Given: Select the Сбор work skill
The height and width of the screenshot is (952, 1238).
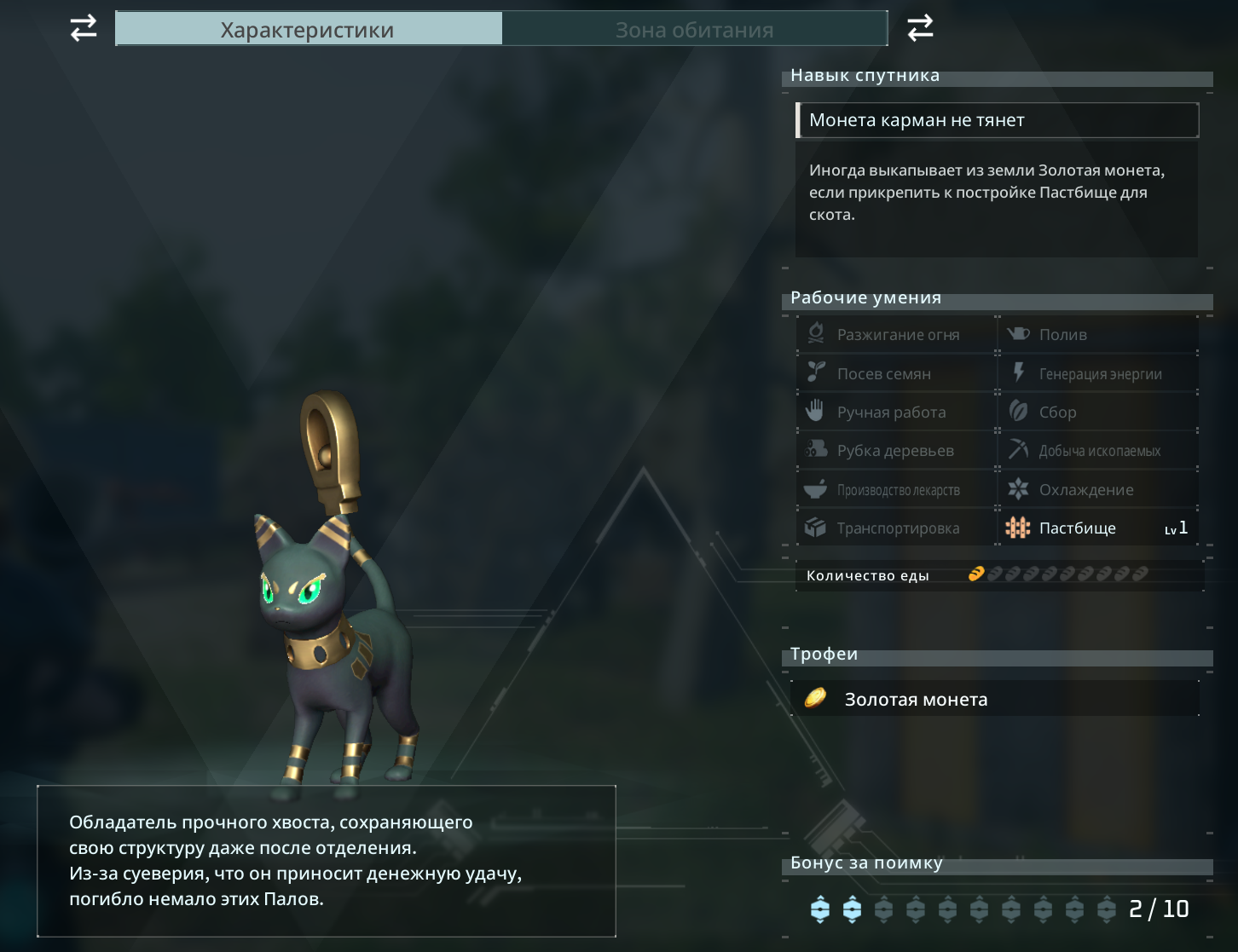Looking at the screenshot, I should (x=1097, y=413).
